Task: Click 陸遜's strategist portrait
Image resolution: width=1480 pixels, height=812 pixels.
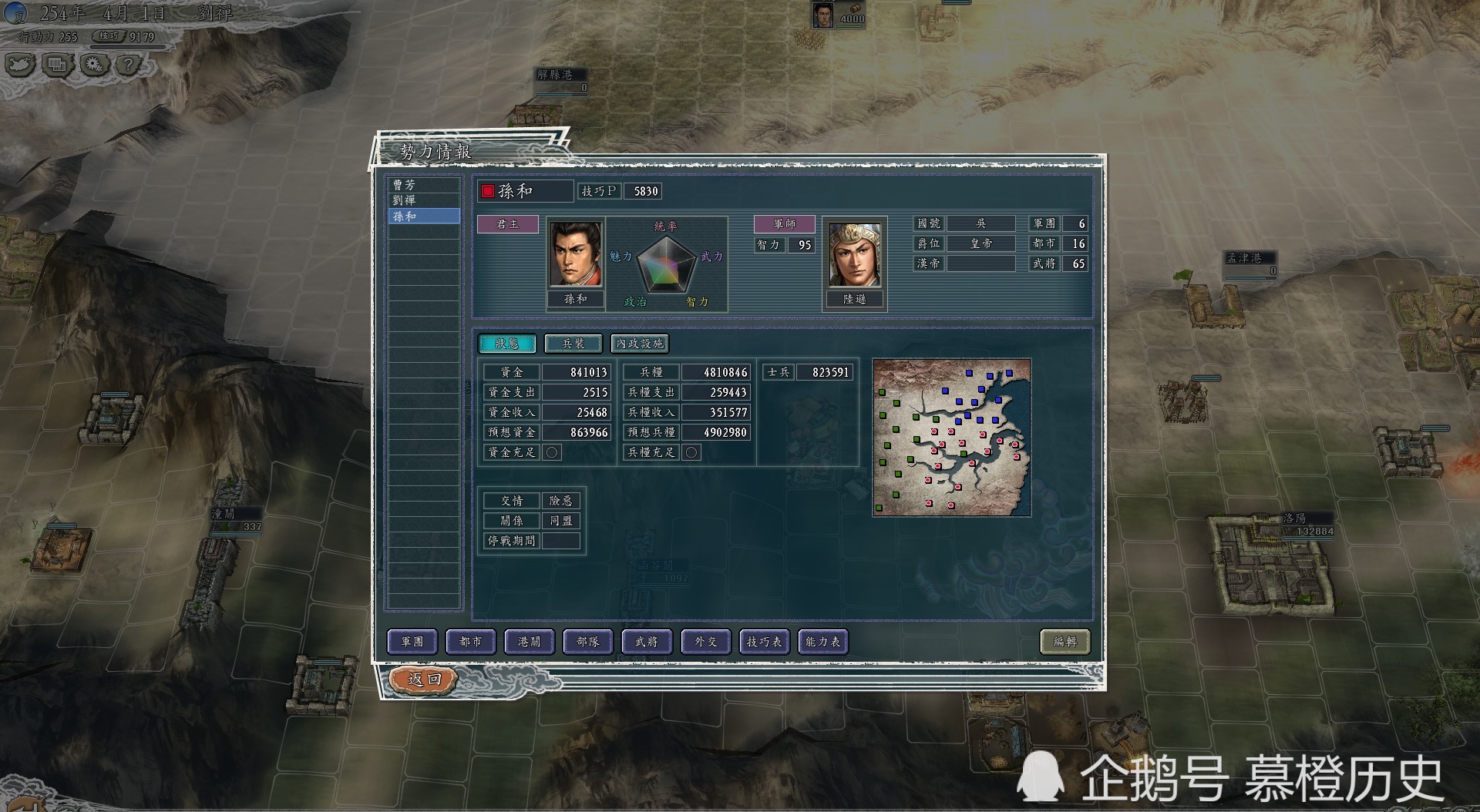Action: pyautogui.click(x=854, y=255)
